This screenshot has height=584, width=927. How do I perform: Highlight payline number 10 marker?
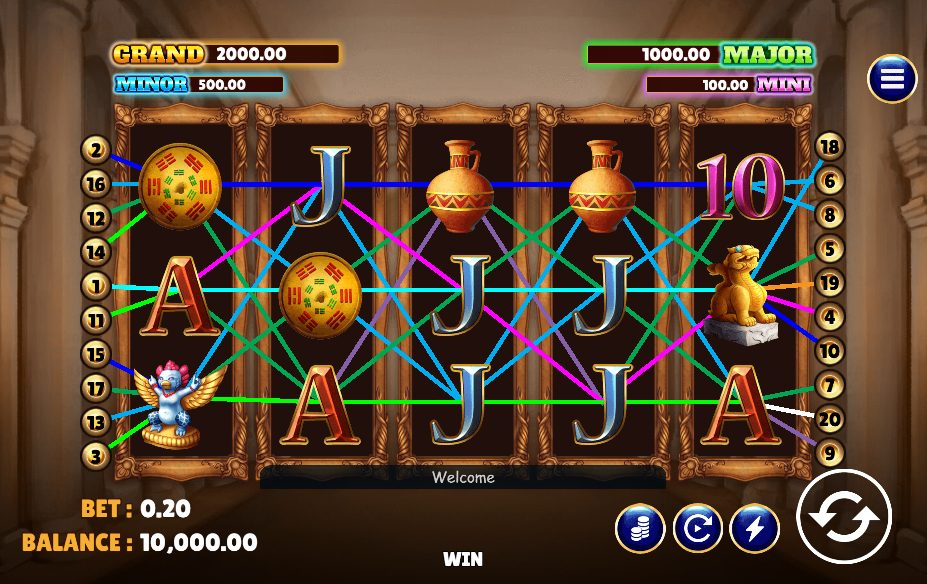(x=830, y=351)
